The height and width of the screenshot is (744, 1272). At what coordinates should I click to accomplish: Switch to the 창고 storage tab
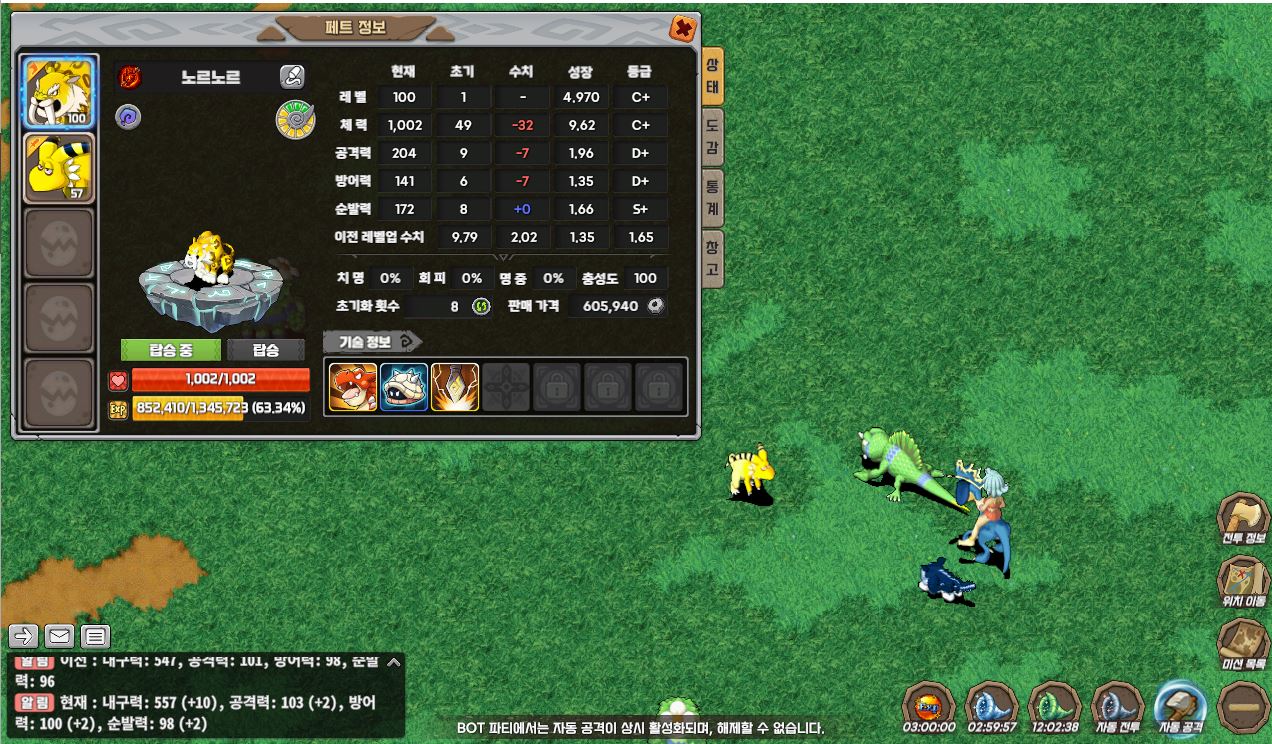point(712,259)
